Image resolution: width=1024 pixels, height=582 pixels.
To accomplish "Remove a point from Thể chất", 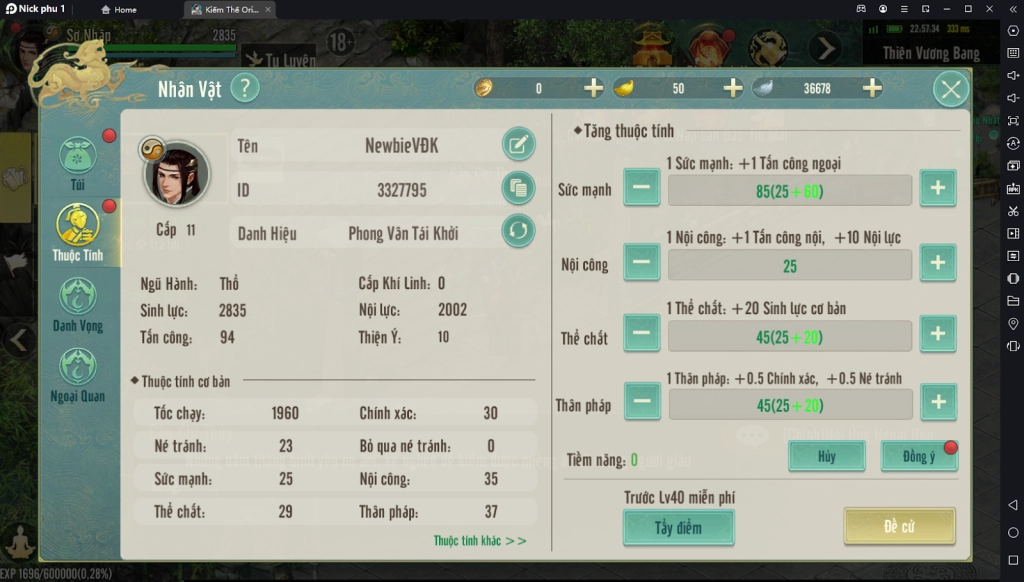I will pyautogui.click(x=642, y=334).
